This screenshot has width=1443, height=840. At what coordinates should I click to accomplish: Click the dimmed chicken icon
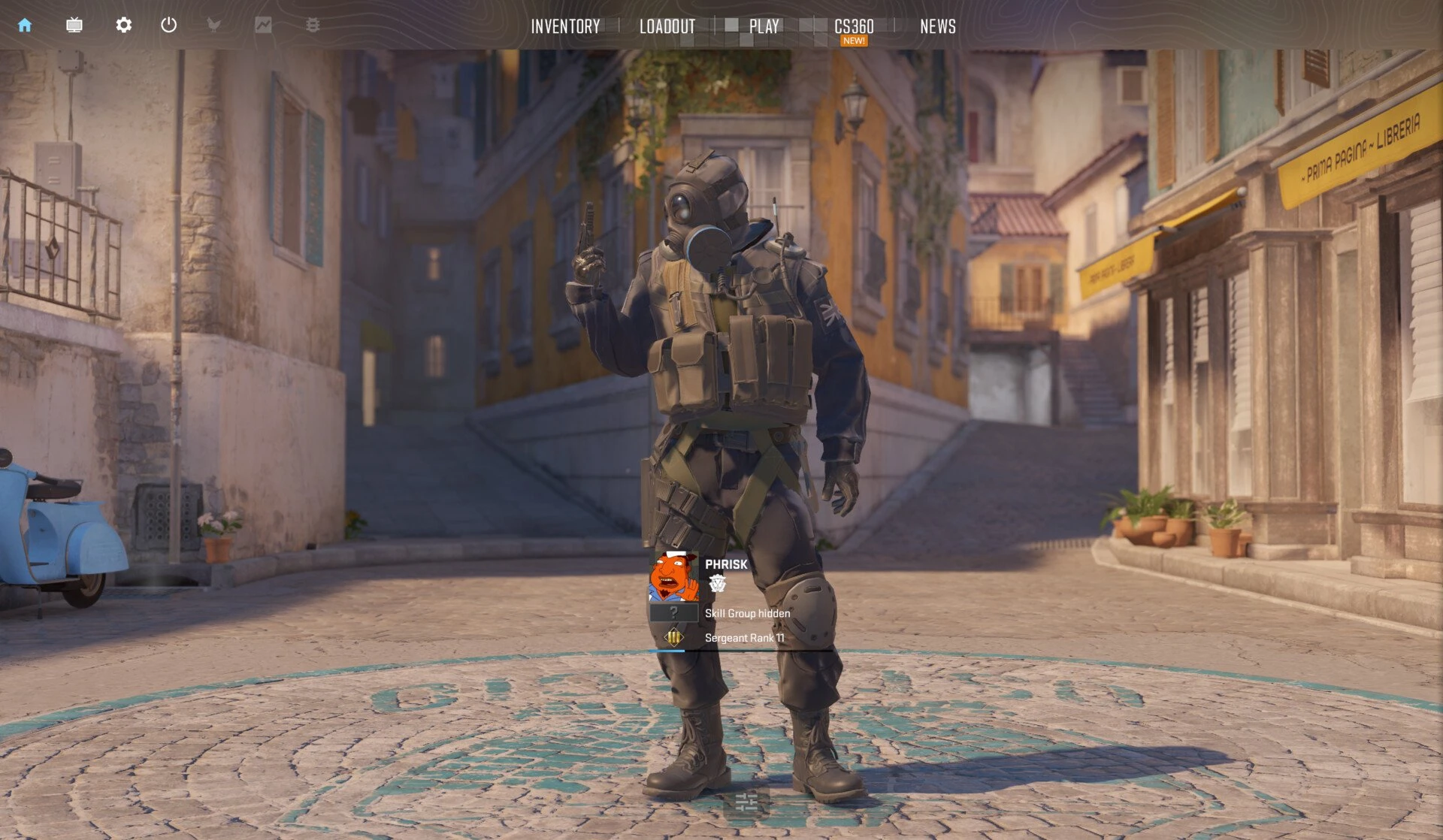click(x=214, y=26)
